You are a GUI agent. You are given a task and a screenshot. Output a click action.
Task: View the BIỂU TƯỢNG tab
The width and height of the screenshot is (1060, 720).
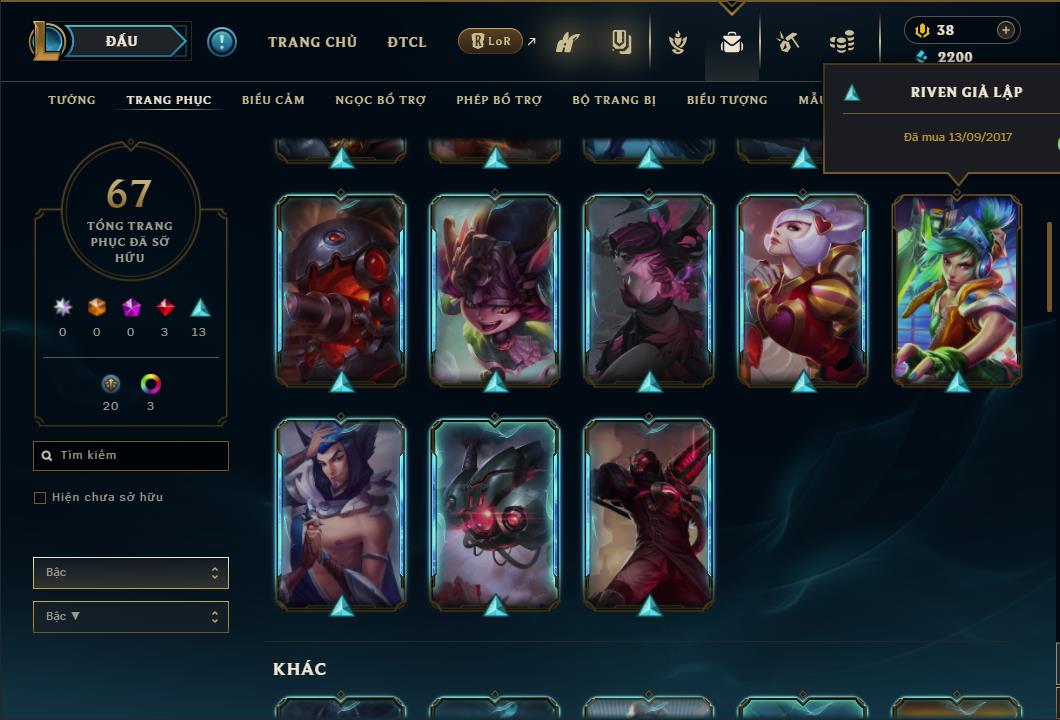click(727, 100)
